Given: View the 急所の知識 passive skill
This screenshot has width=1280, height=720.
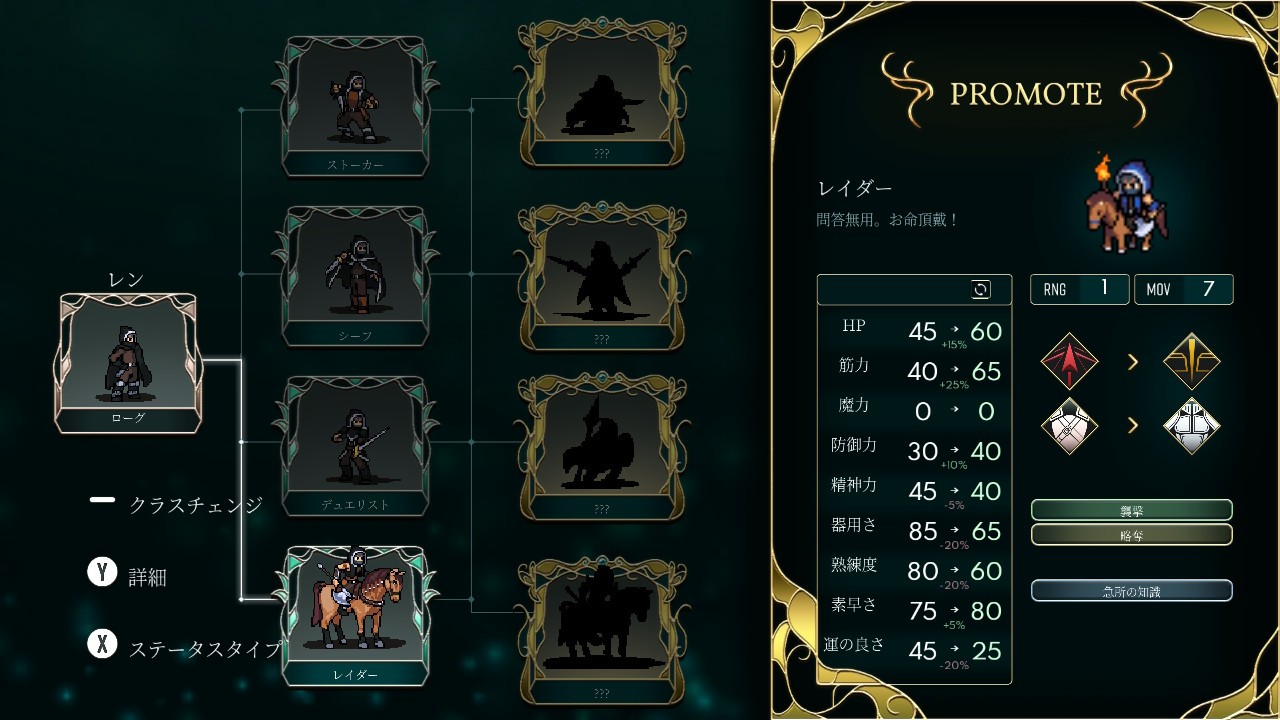Looking at the screenshot, I should coord(1131,591).
